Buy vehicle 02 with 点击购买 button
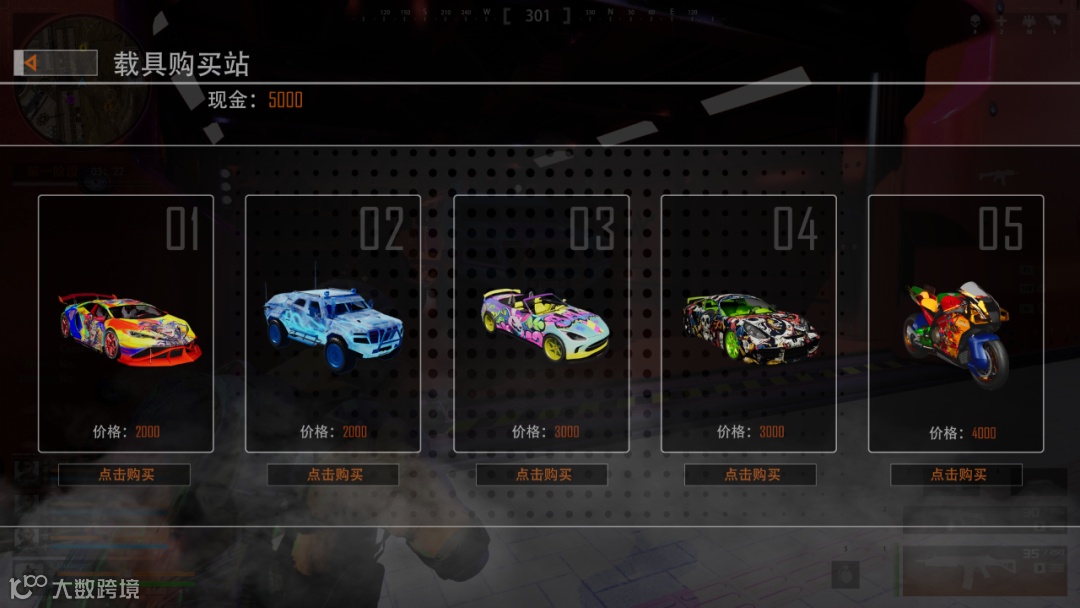Viewport: 1080px width, 608px height. [x=333, y=475]
